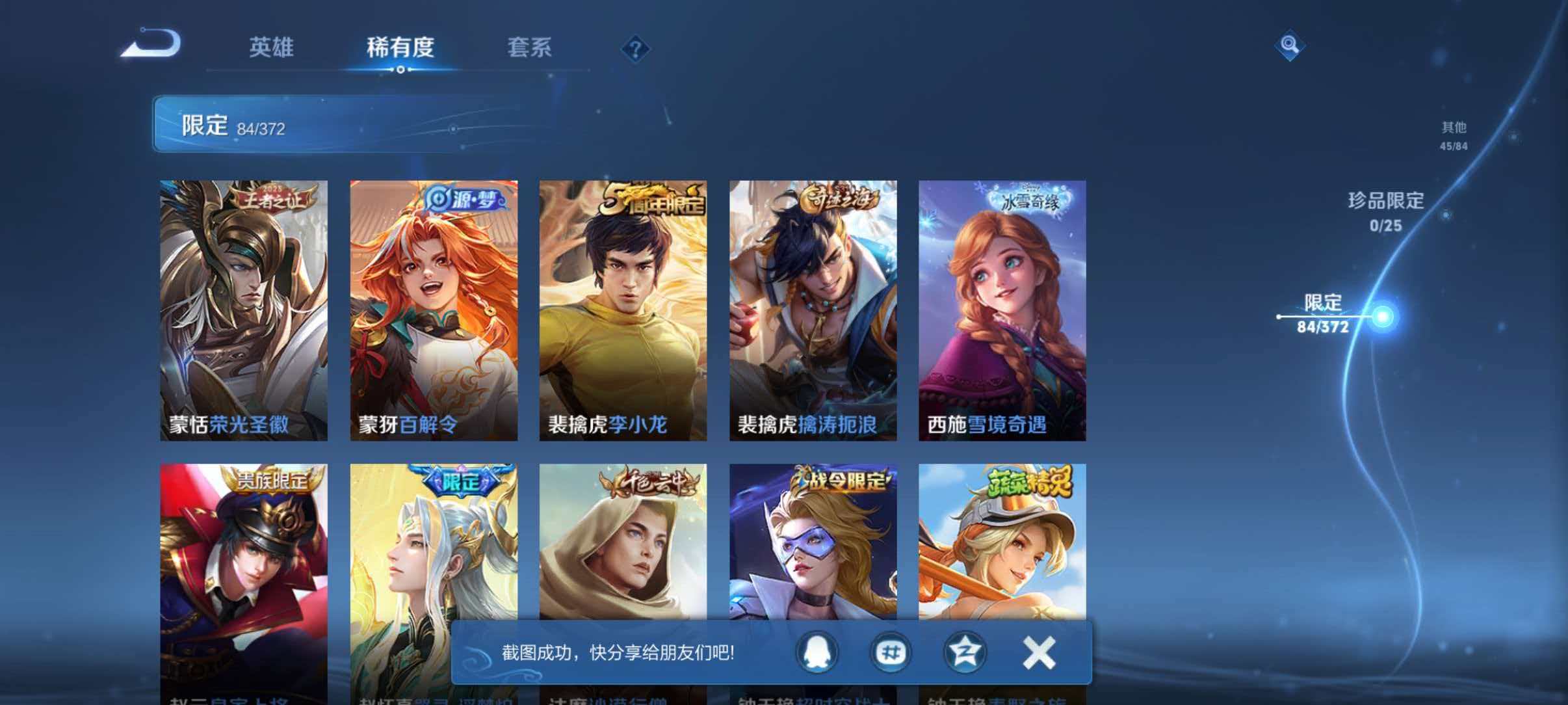
Task: Open search using the magnifier icon
Action: pyautogui.click(x=1290, y=46)
